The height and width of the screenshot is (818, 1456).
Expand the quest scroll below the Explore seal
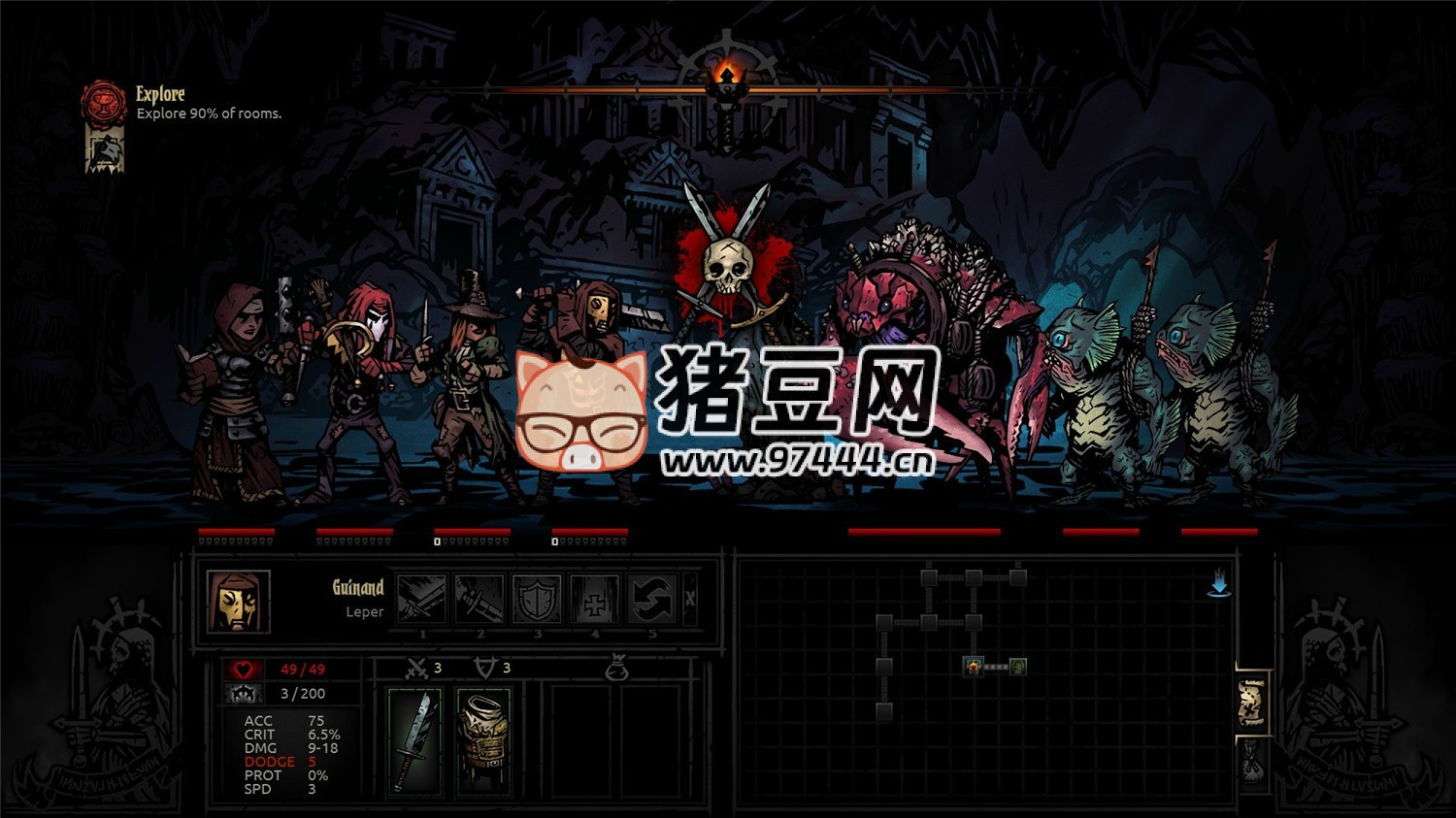tap(105, 151)
